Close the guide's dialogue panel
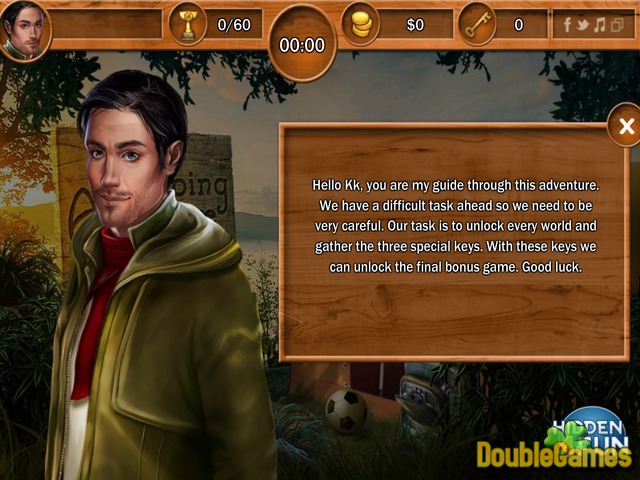 pos(626,127)
